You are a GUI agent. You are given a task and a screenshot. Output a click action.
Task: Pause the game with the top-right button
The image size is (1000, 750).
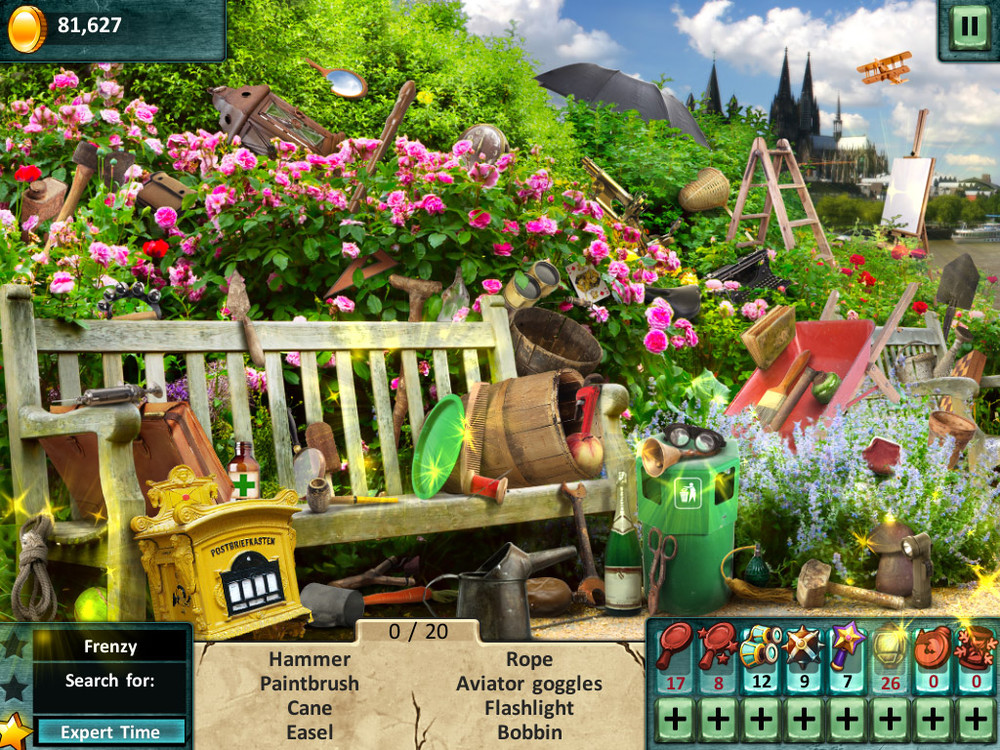pos(968,26)
